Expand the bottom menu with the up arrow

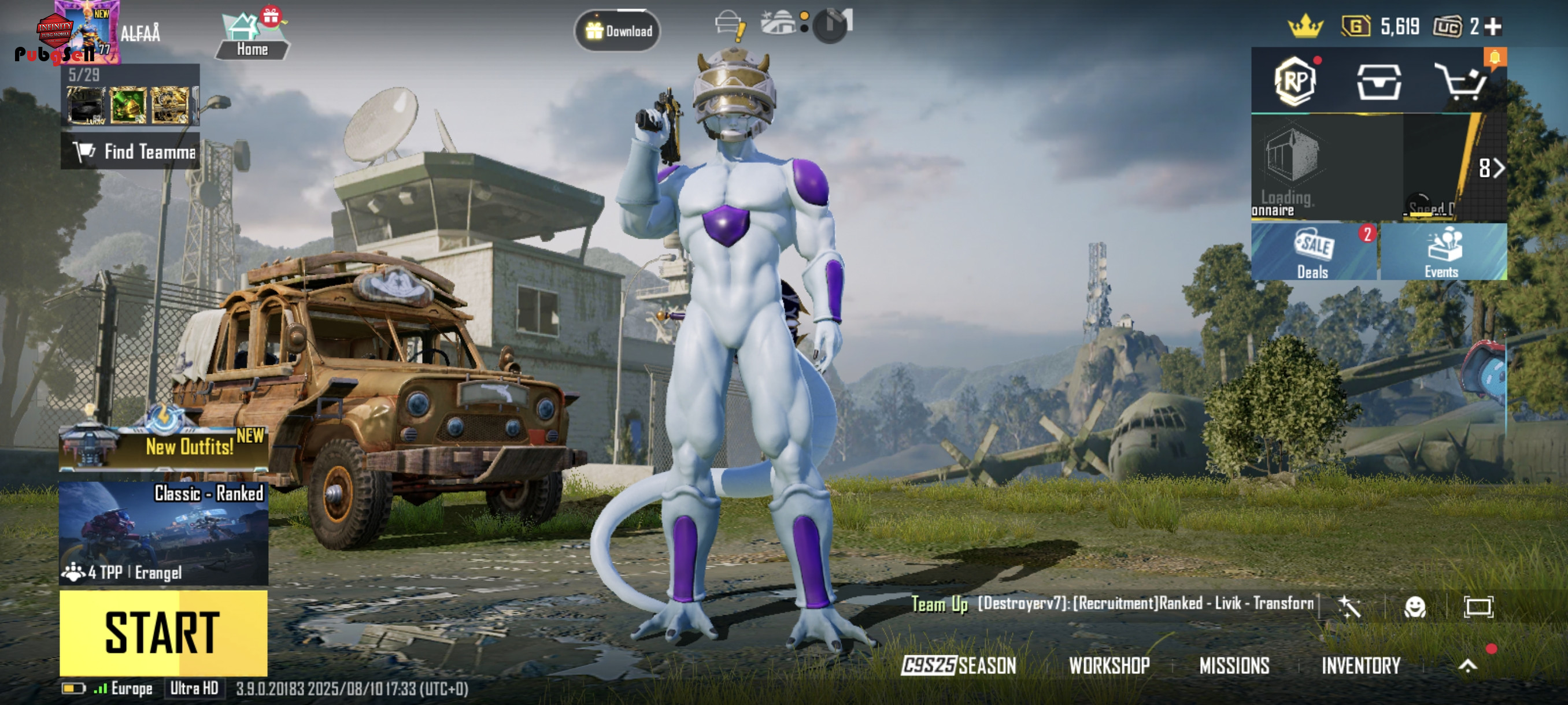[1467, 666]
